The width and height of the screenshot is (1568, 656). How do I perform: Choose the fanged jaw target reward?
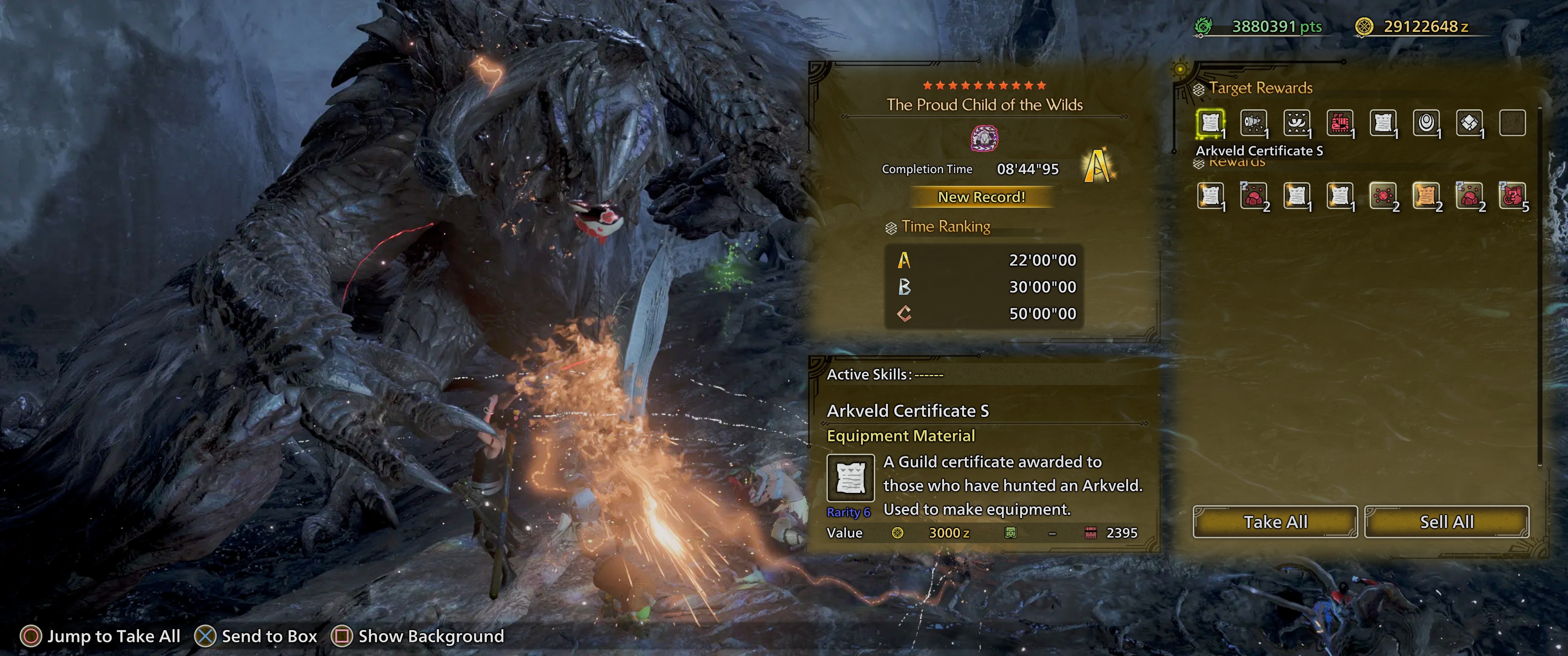coord(1296,123)
